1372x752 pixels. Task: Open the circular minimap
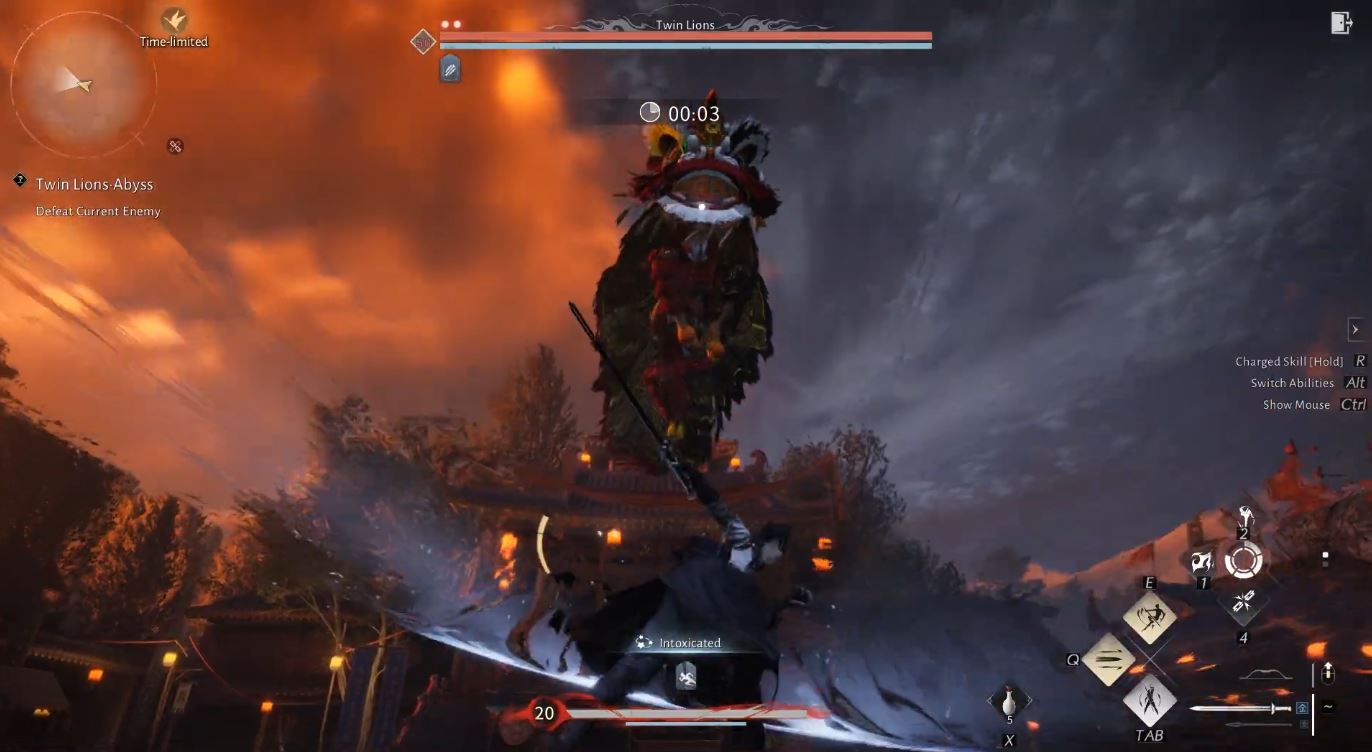pyautogui.click(x=82, y=85)
